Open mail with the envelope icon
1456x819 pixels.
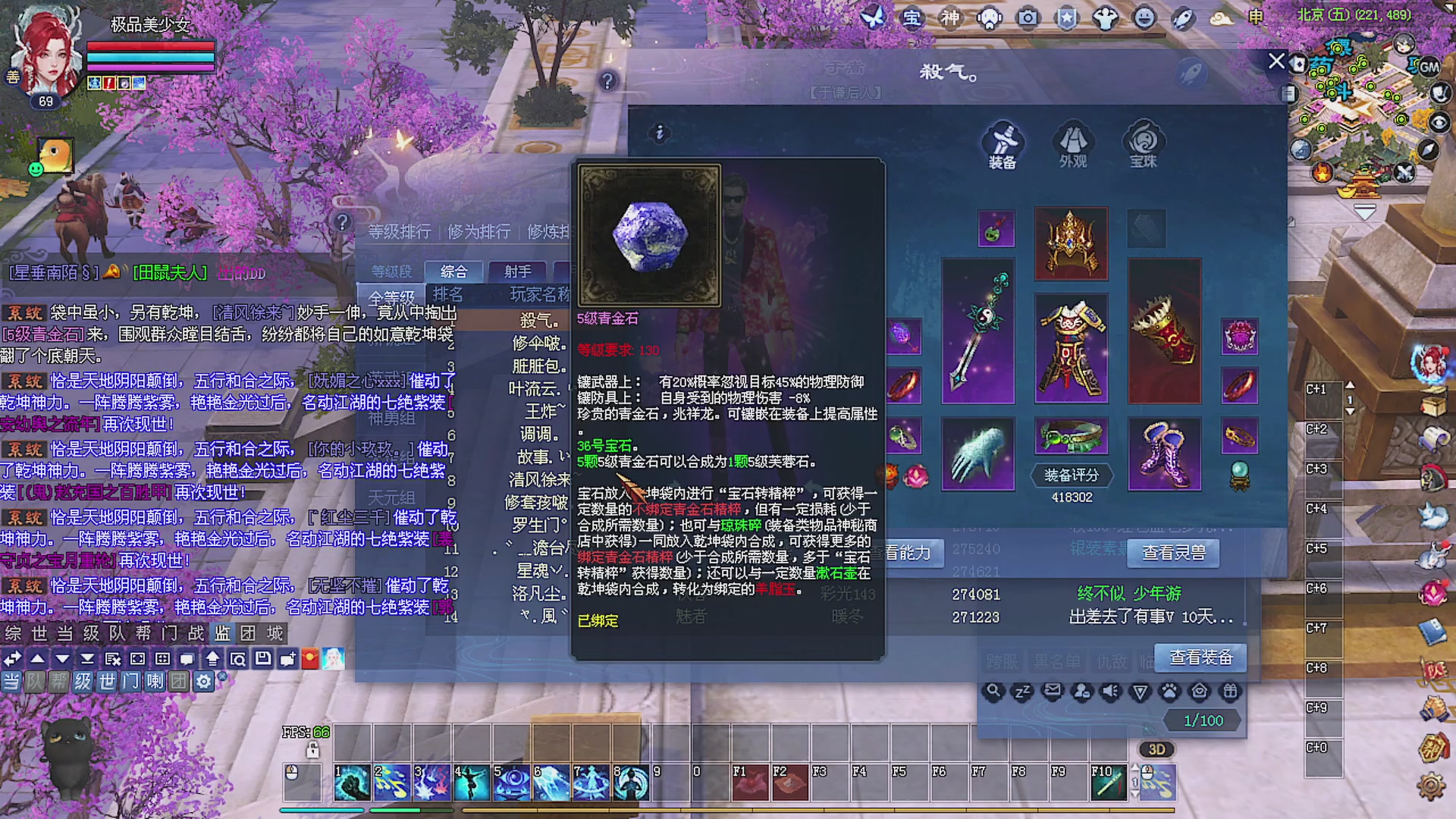1053,690
